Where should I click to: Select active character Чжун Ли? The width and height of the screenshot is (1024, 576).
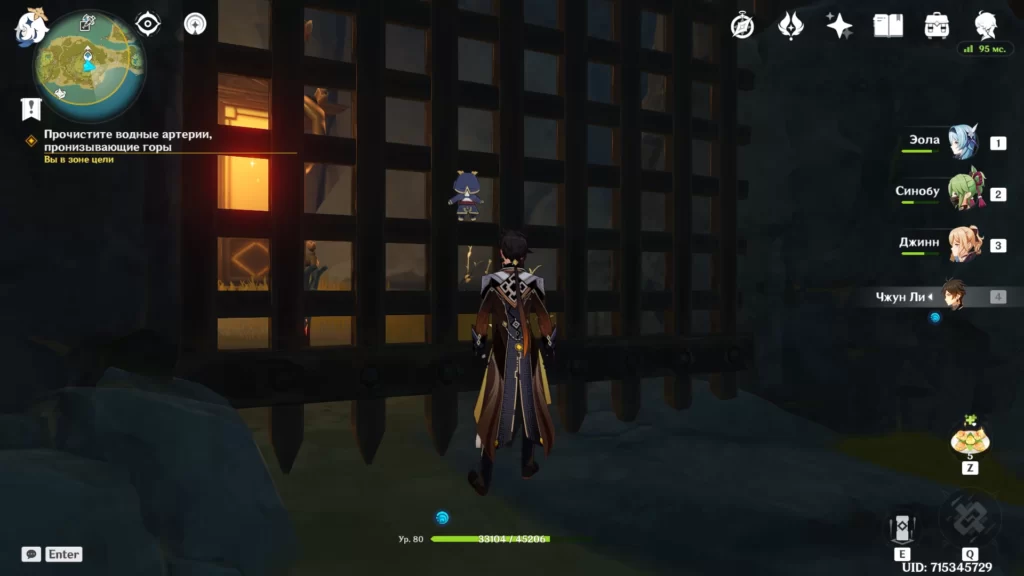click(950, 296)
